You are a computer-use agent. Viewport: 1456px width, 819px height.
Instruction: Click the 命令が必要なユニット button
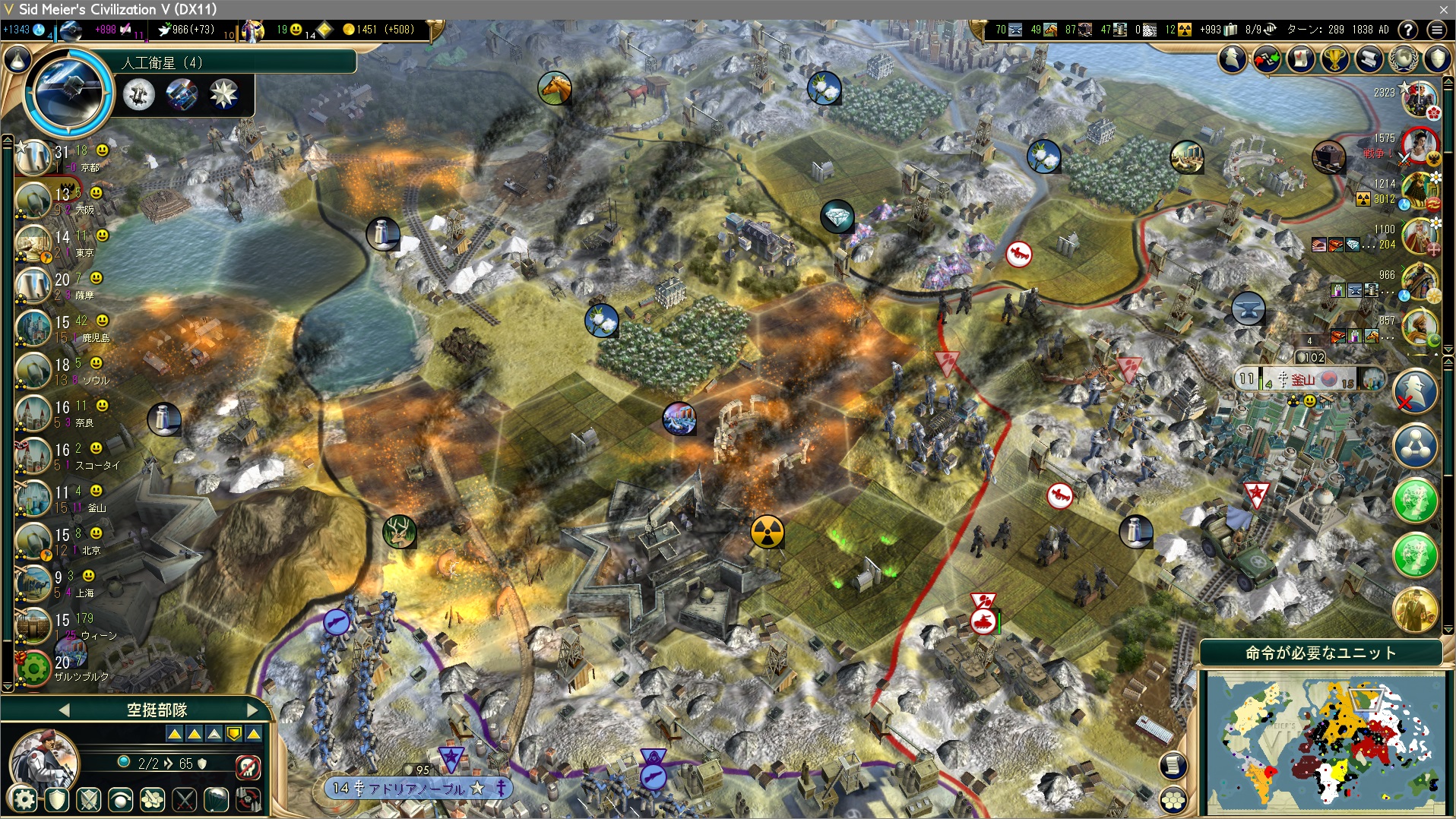point(1321,653)
